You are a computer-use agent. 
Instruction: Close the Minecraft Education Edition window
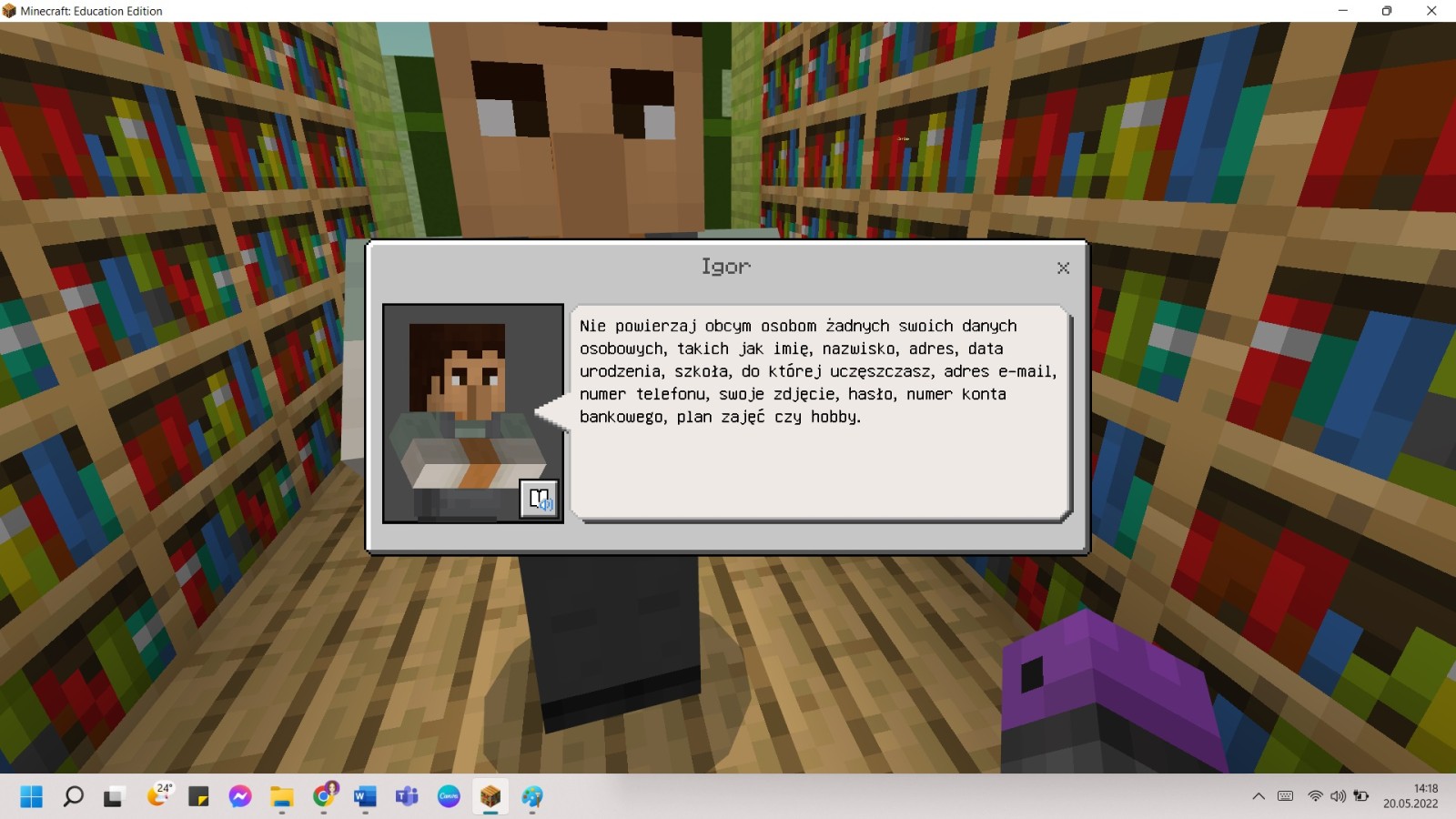pos(1431,11)
